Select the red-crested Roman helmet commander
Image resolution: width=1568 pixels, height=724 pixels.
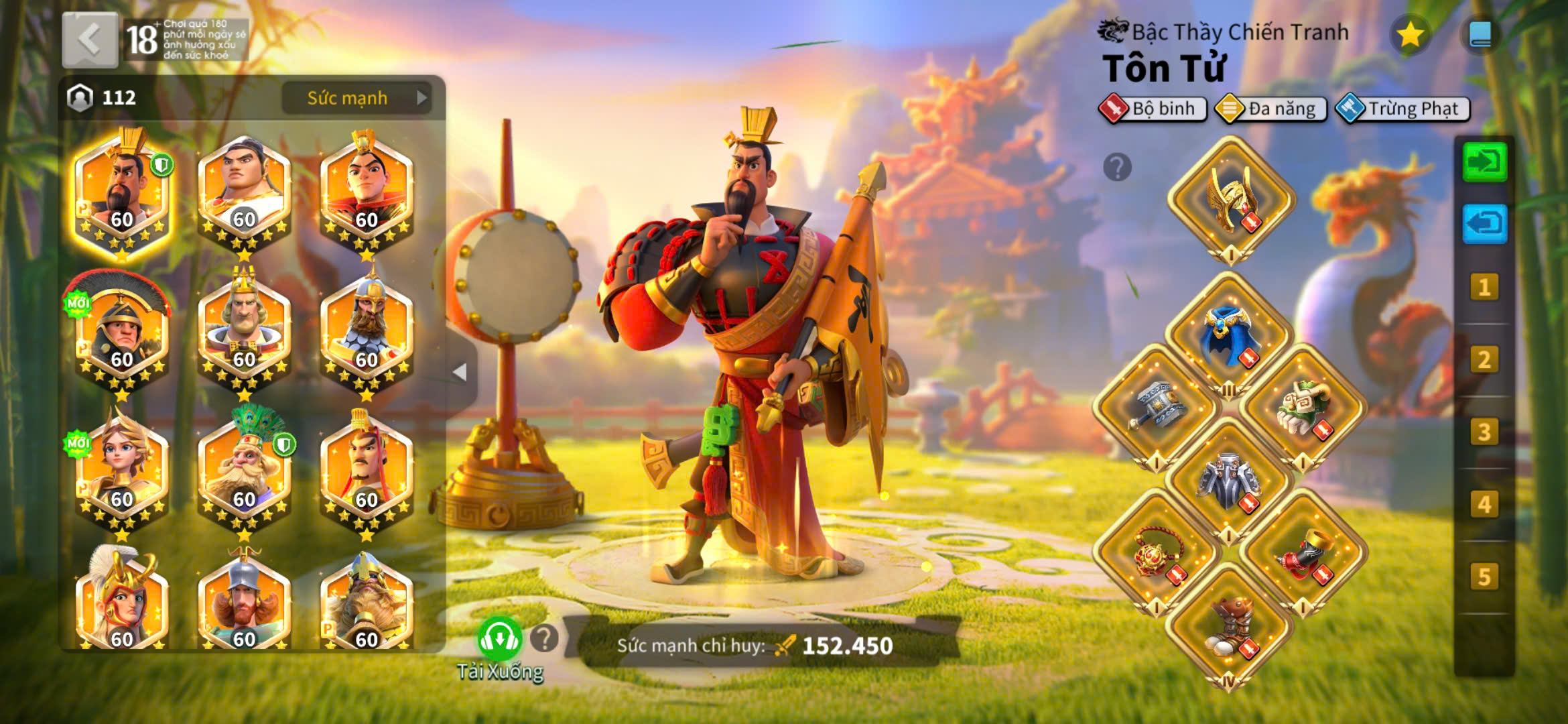pos(122,332)
